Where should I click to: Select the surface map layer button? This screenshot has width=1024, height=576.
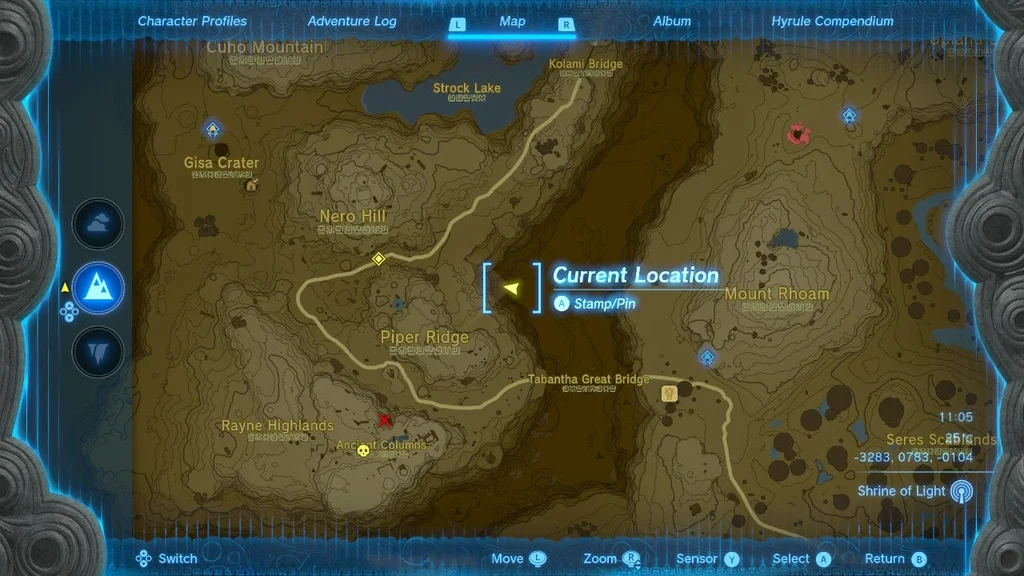[x=98, y=288]
